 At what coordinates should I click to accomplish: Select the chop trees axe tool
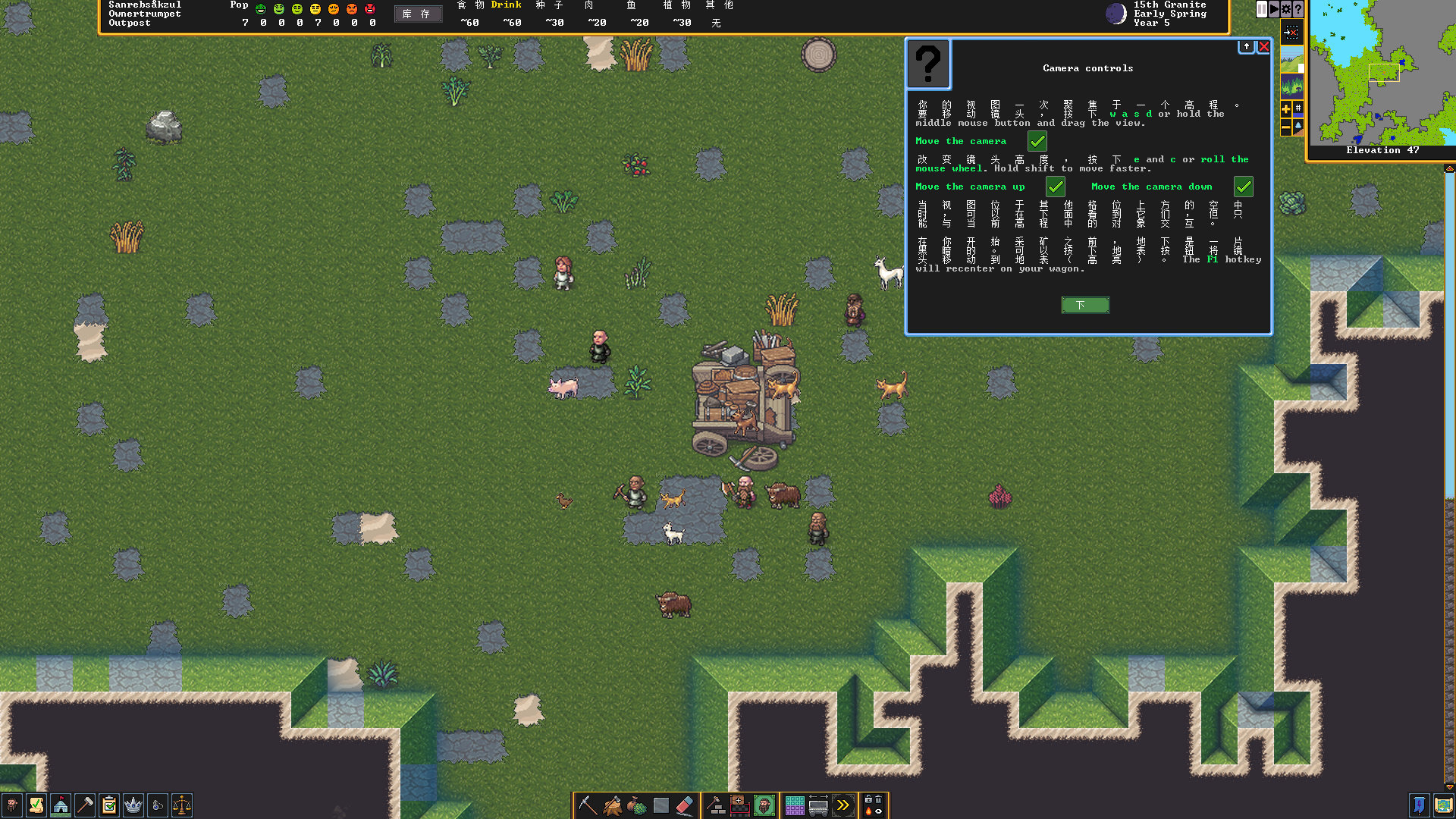point(612,805)
